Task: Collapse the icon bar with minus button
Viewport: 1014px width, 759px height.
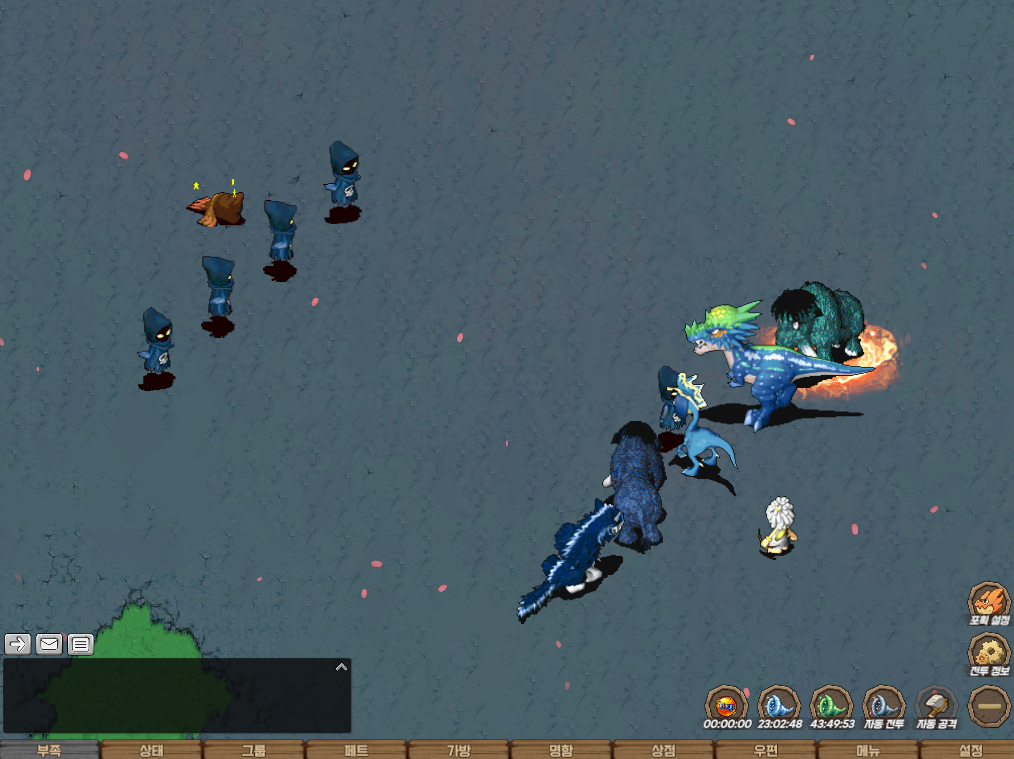Action: (989, 705)
